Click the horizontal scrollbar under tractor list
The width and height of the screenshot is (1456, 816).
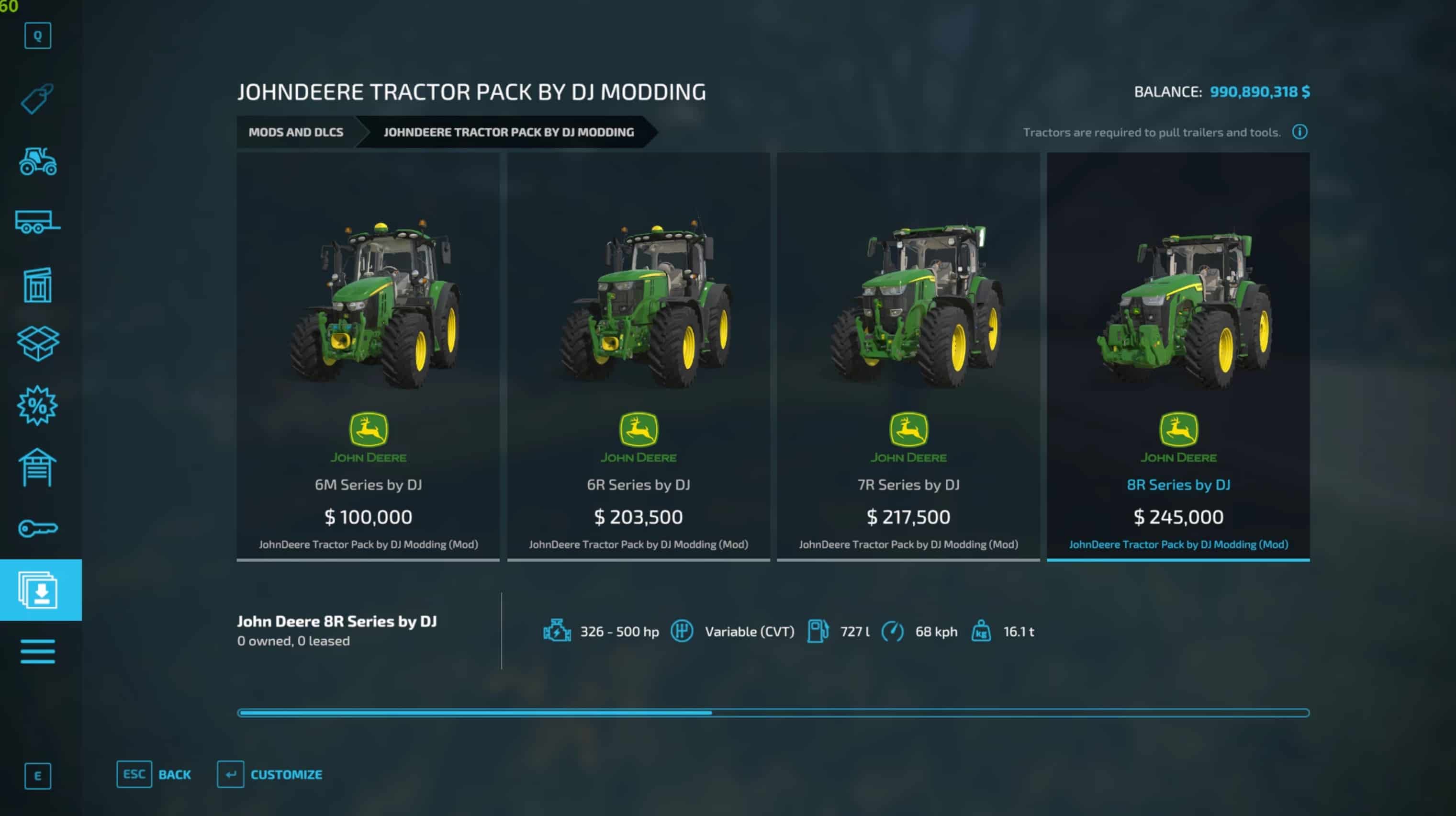(773, 713)
